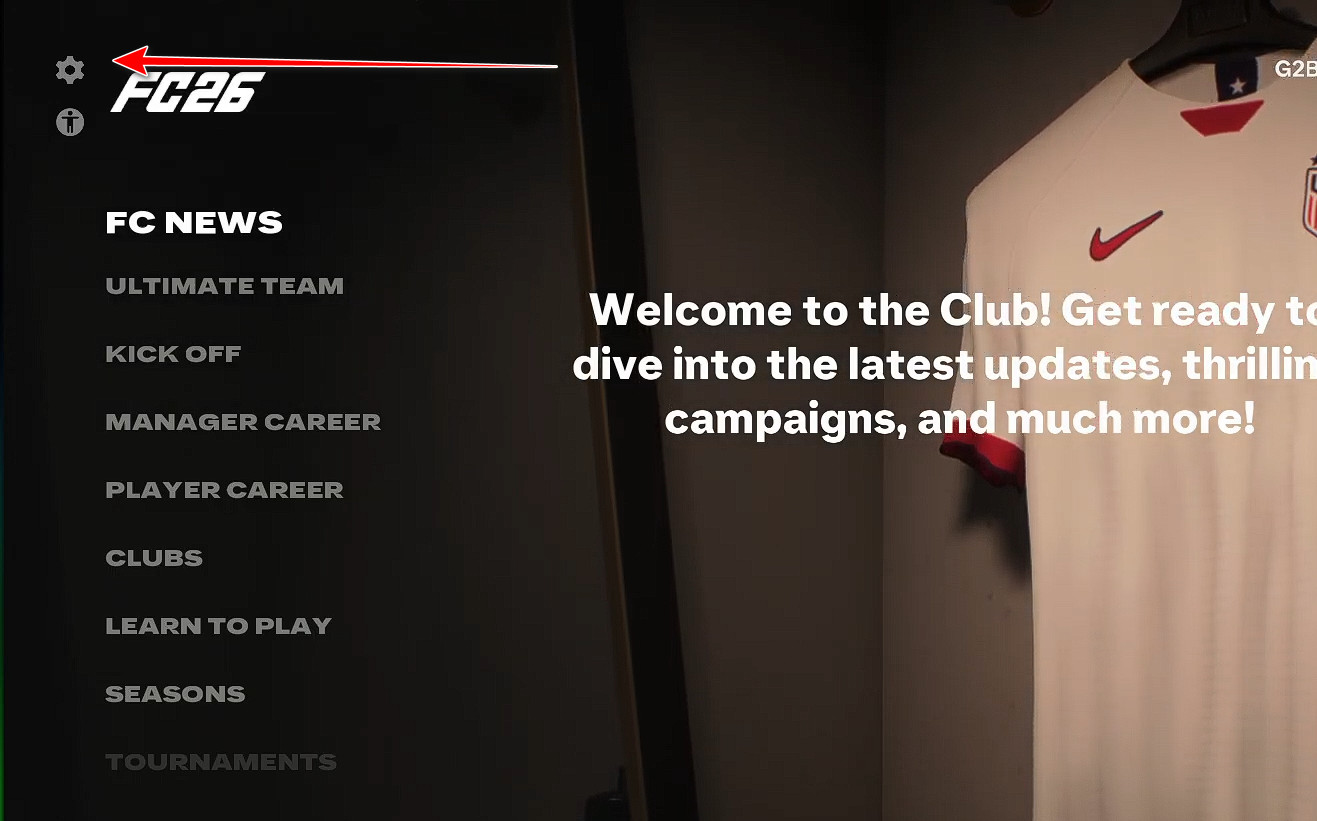The height and width of the screenshot is (821, 1317).
Task: Open the CLUBS section
Action: click(x=154, y=557)
